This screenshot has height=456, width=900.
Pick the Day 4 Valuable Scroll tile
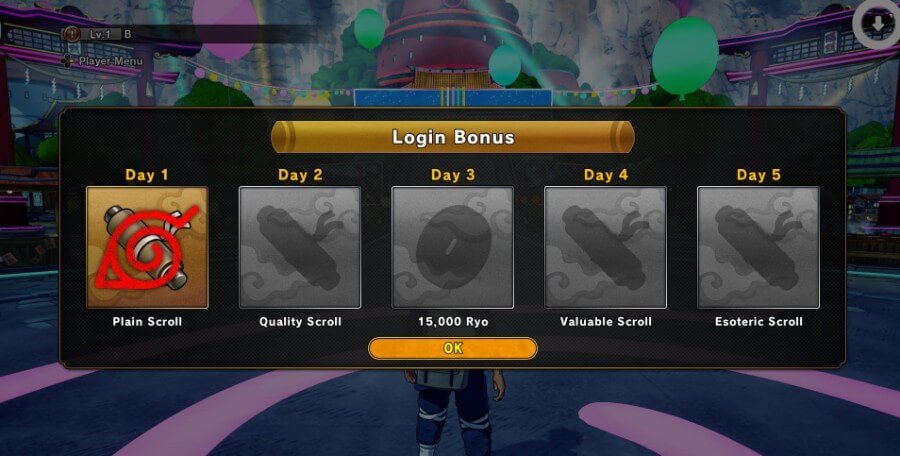pyautogui.click(x=605, y=247)
